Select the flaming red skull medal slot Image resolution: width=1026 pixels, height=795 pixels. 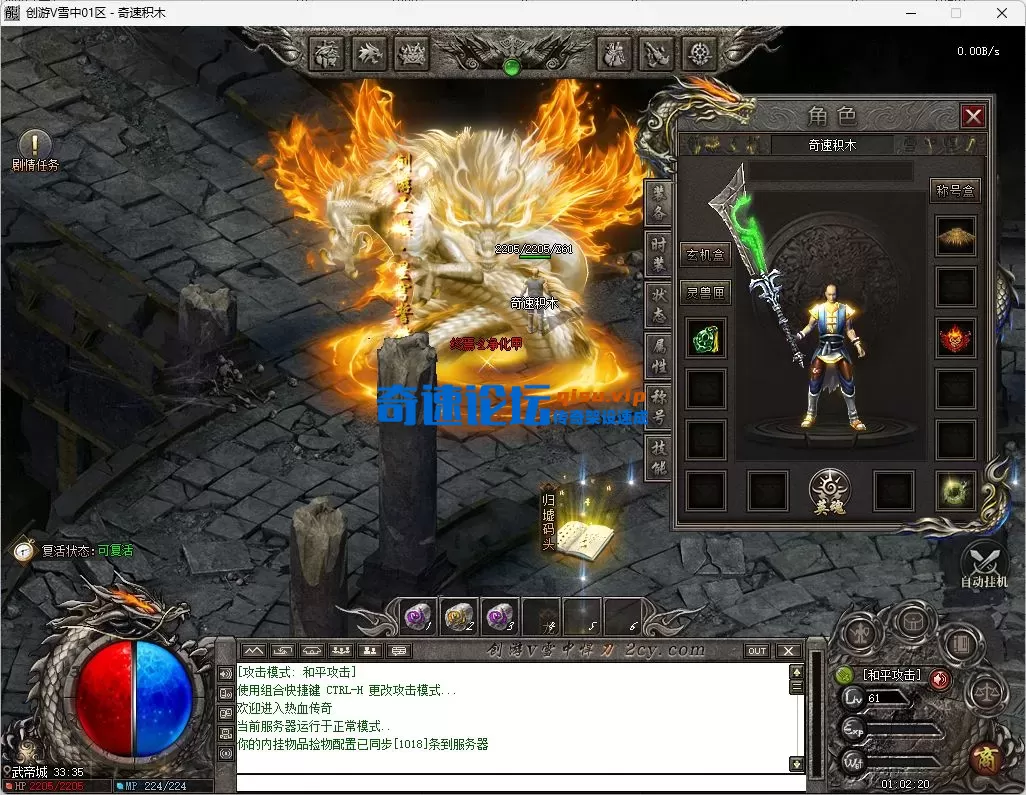[956, 339]
